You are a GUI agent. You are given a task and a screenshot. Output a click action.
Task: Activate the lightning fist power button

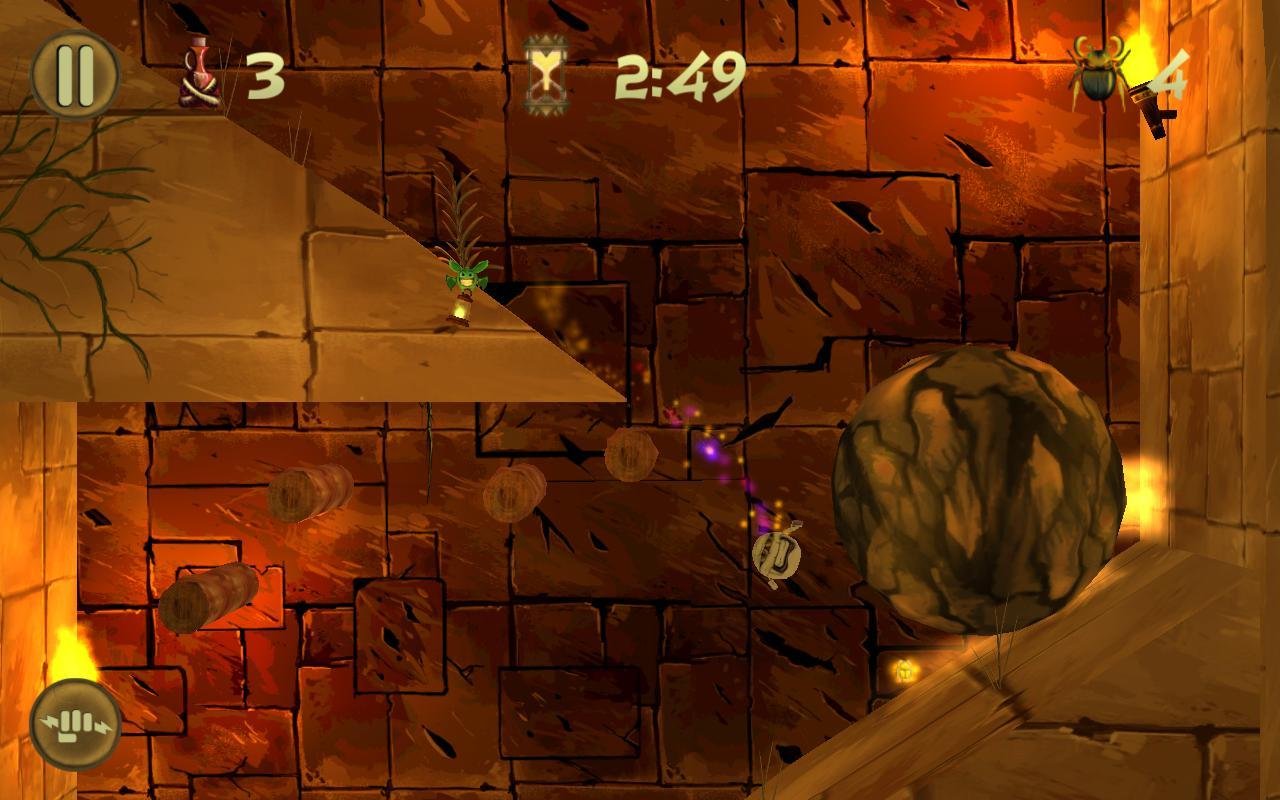[x=75, y=723]
